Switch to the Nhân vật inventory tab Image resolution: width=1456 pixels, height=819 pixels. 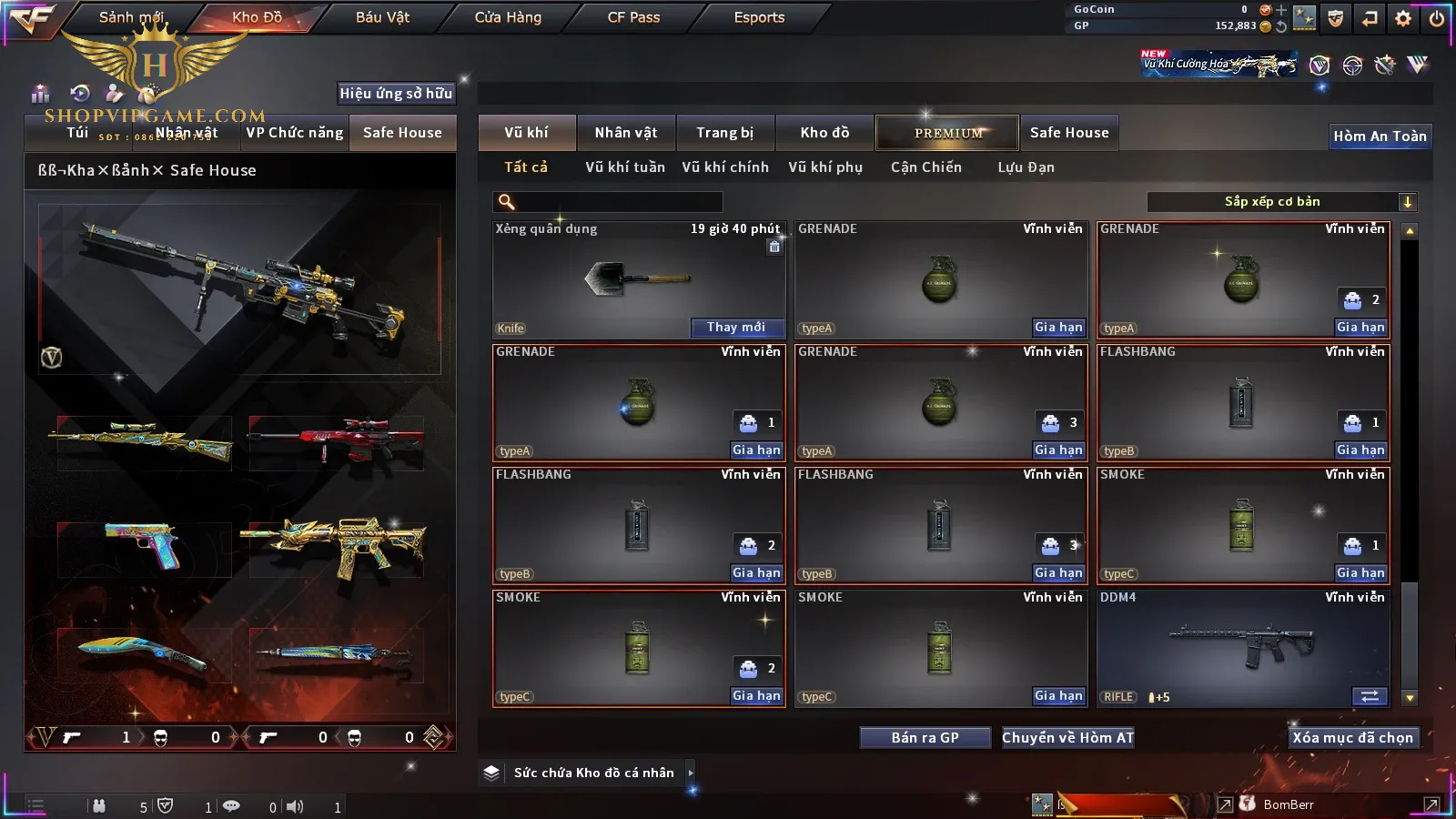point(626,133)
